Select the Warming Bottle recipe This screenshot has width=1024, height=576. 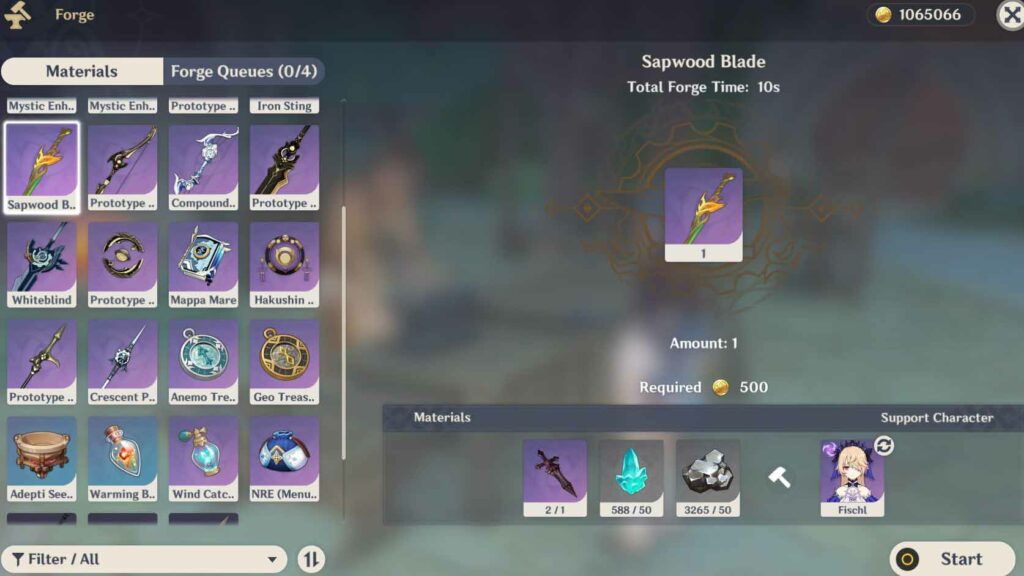(123, 458)
